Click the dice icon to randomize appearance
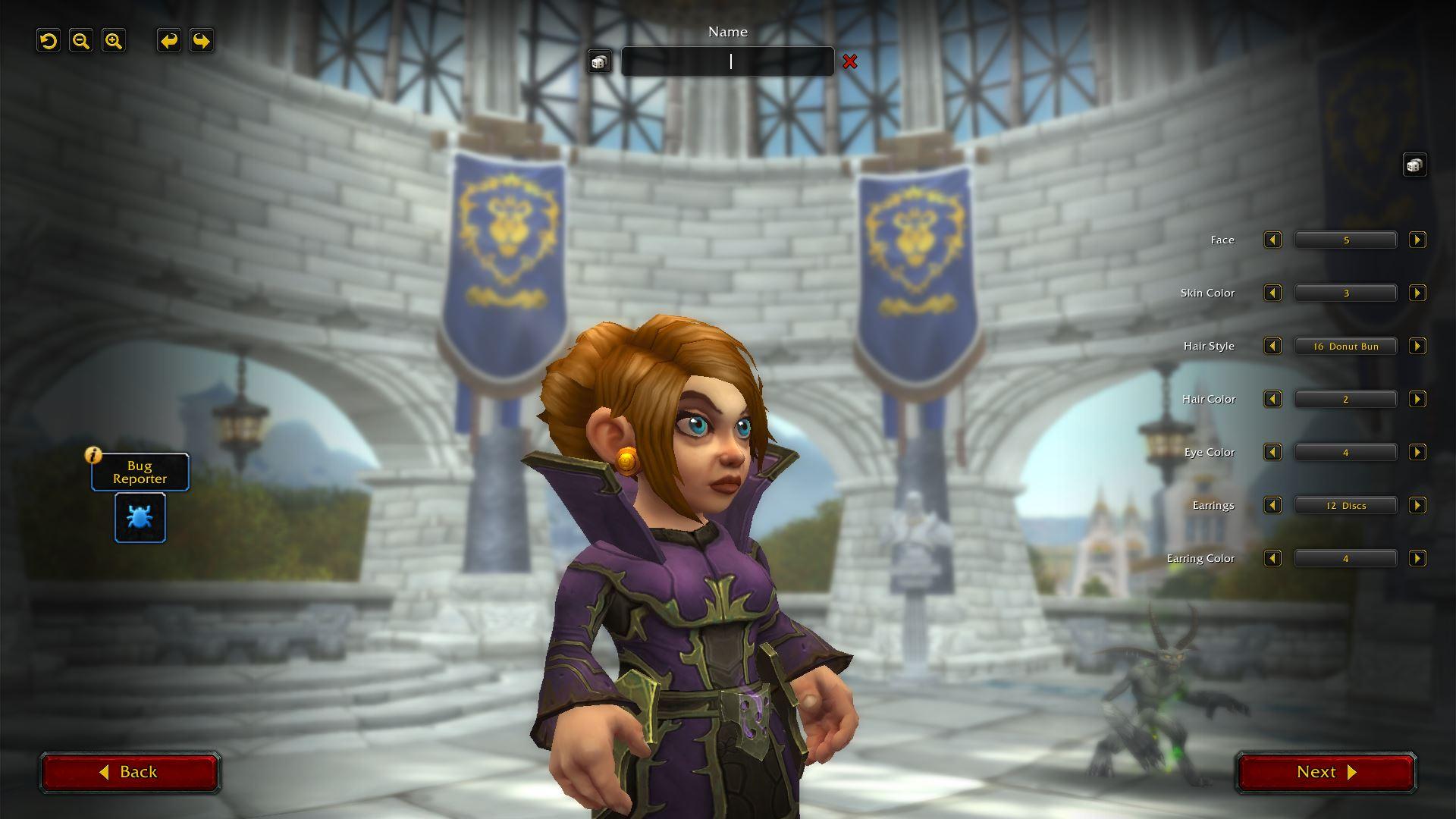This screenshot has width=1456, height=819. click(1415, 165)
